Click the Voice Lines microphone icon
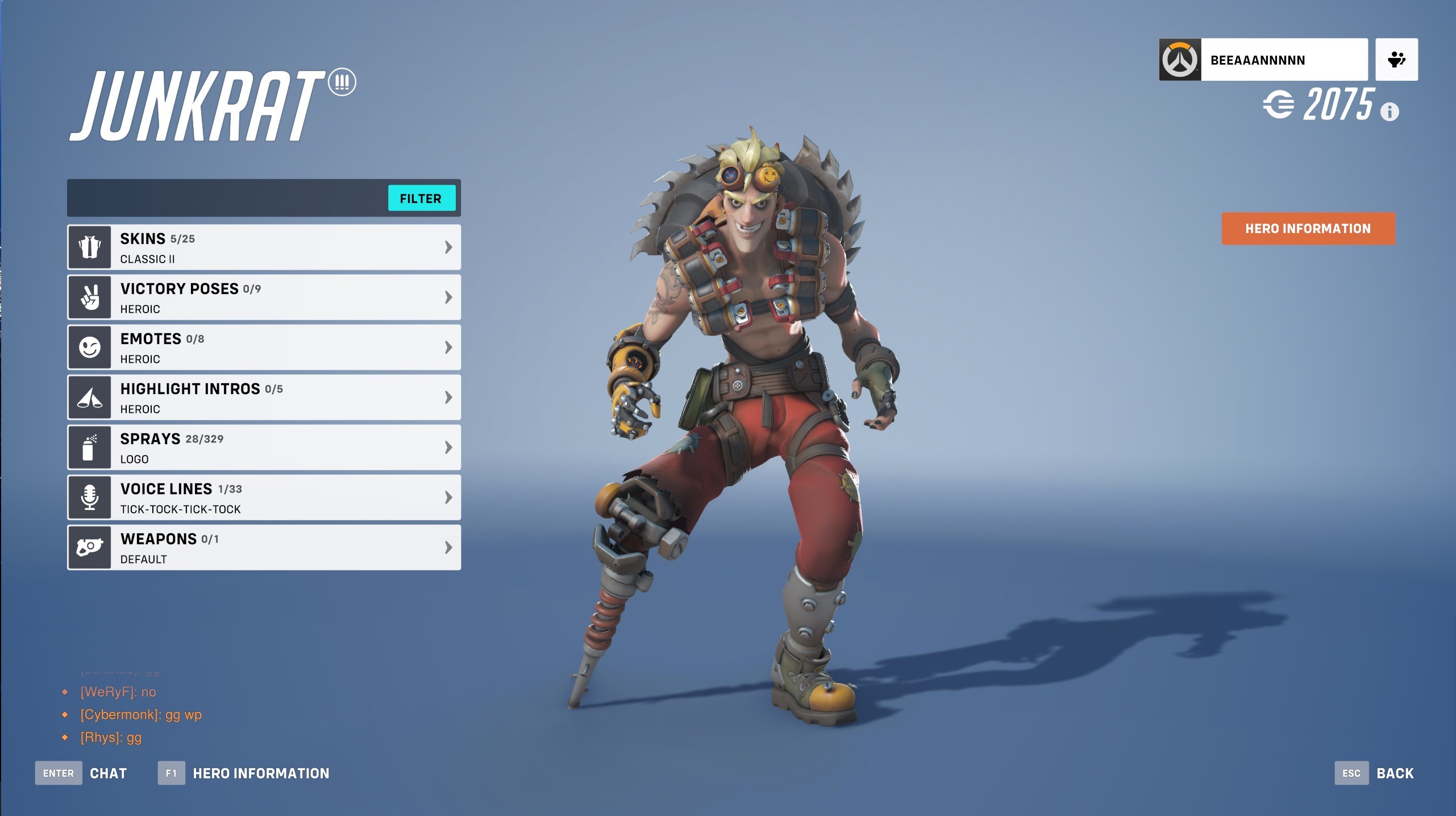1456x816 pixels. [90, 497]
